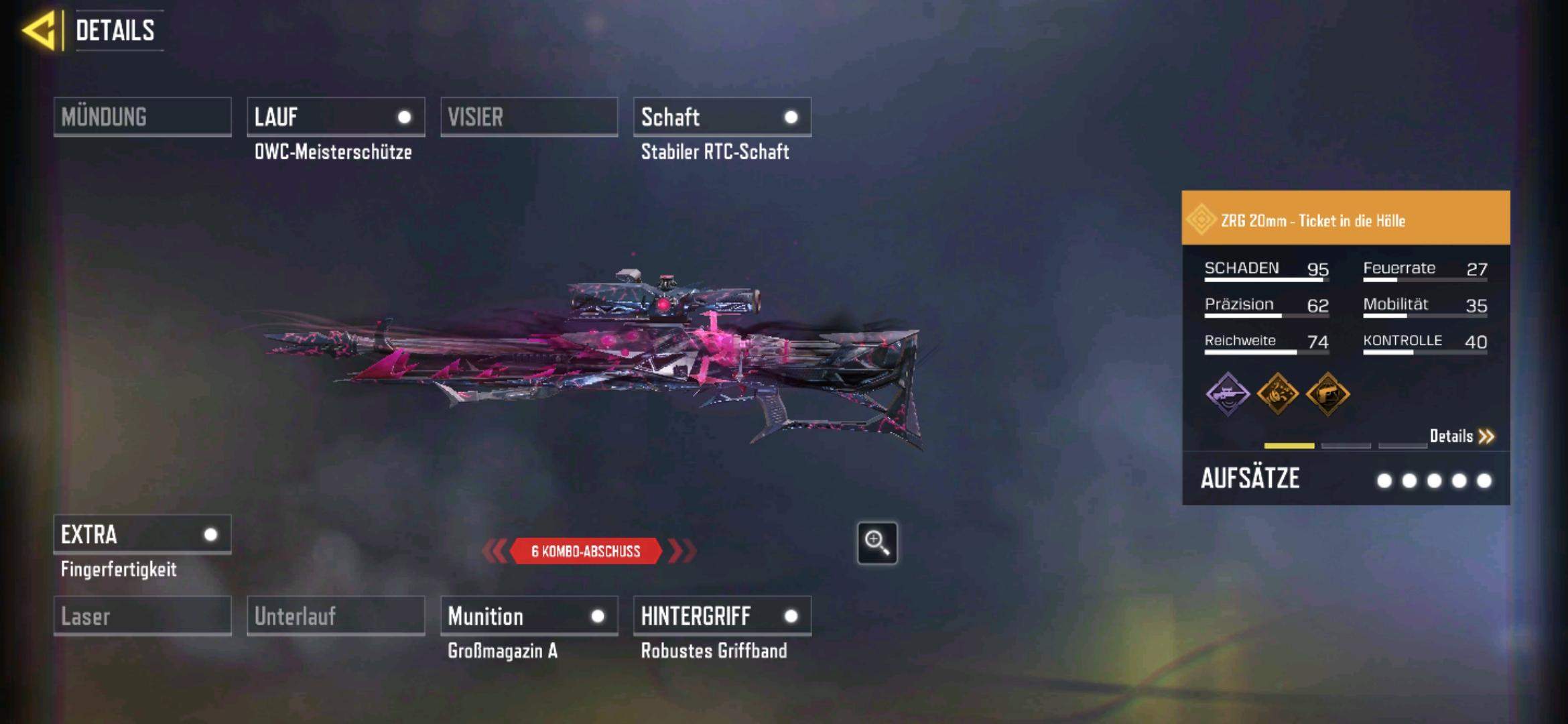The width and height of the screenshot is (1568, 724).
Task: Select the MÜNDUNG attachment category
Action: (x=142, y=117)
